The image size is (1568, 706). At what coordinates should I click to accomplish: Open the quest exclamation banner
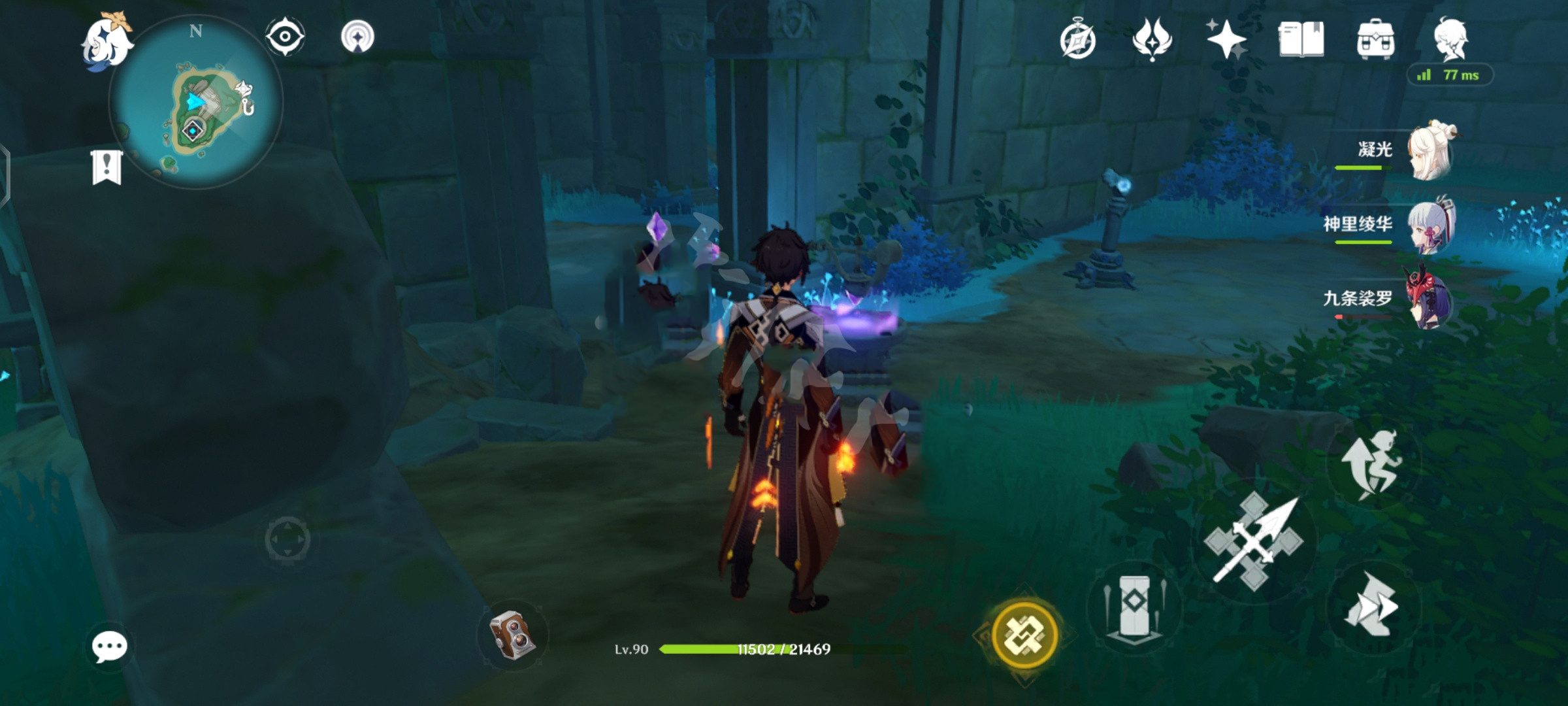(x=106, y=167)
